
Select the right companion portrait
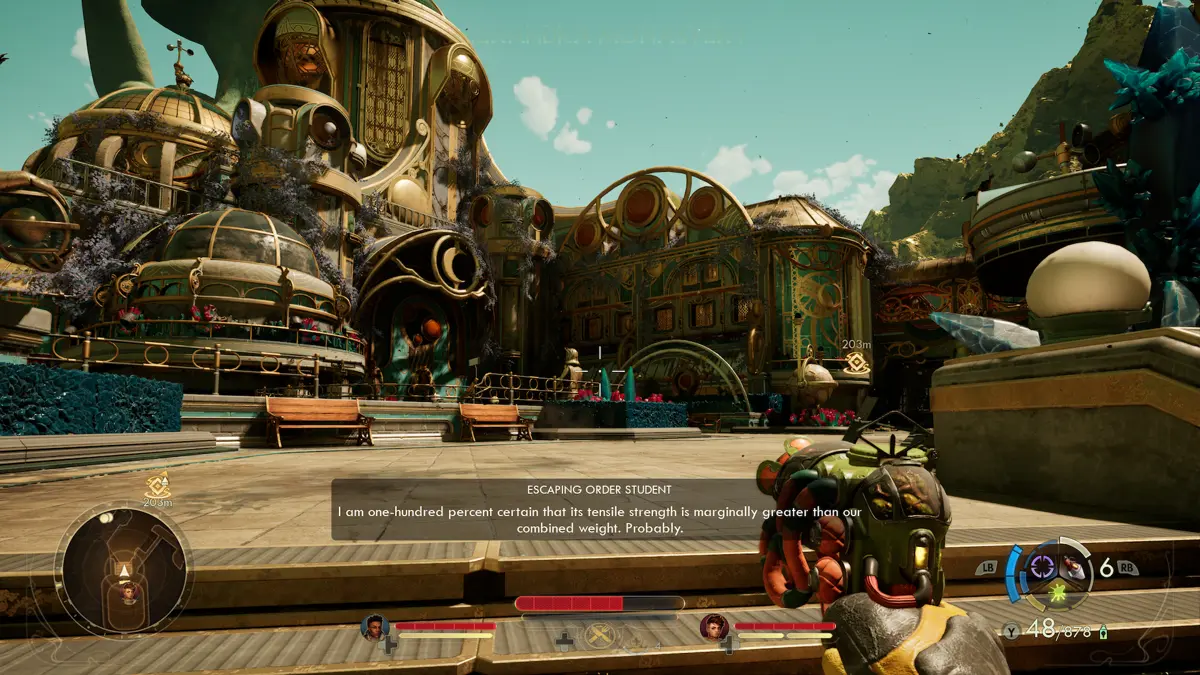pyautogui.click(x=714, y=627)
